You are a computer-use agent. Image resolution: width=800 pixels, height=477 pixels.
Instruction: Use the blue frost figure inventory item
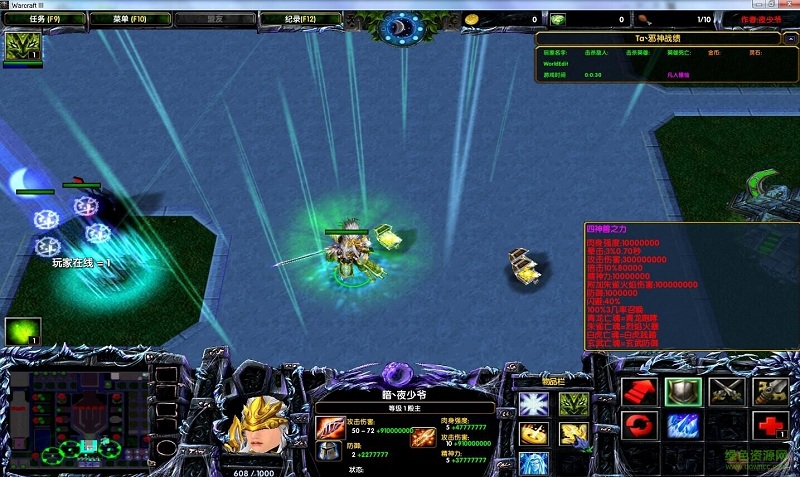(532, 463)
